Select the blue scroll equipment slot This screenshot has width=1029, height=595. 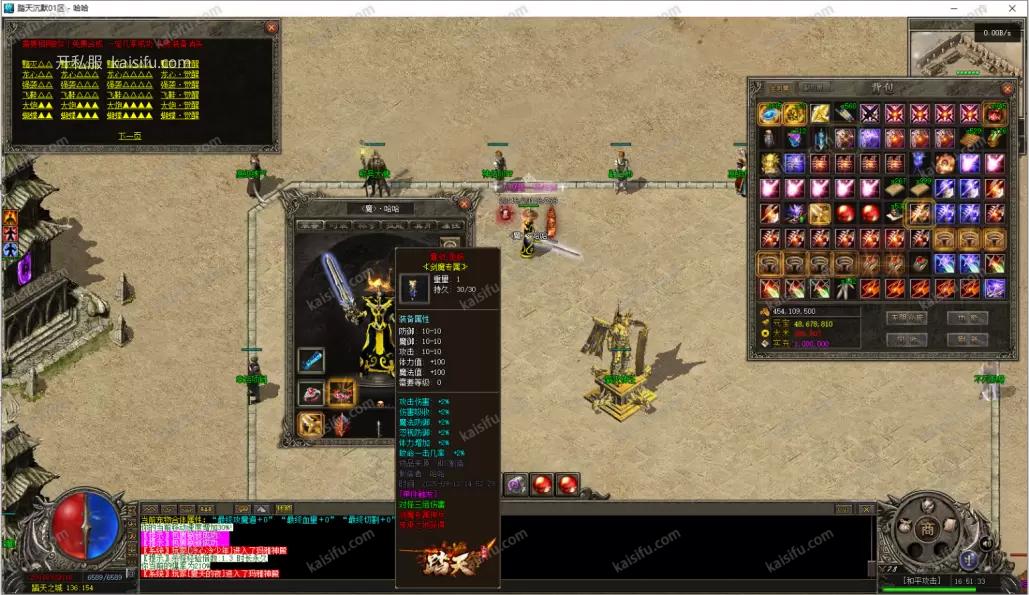point(311,359)
